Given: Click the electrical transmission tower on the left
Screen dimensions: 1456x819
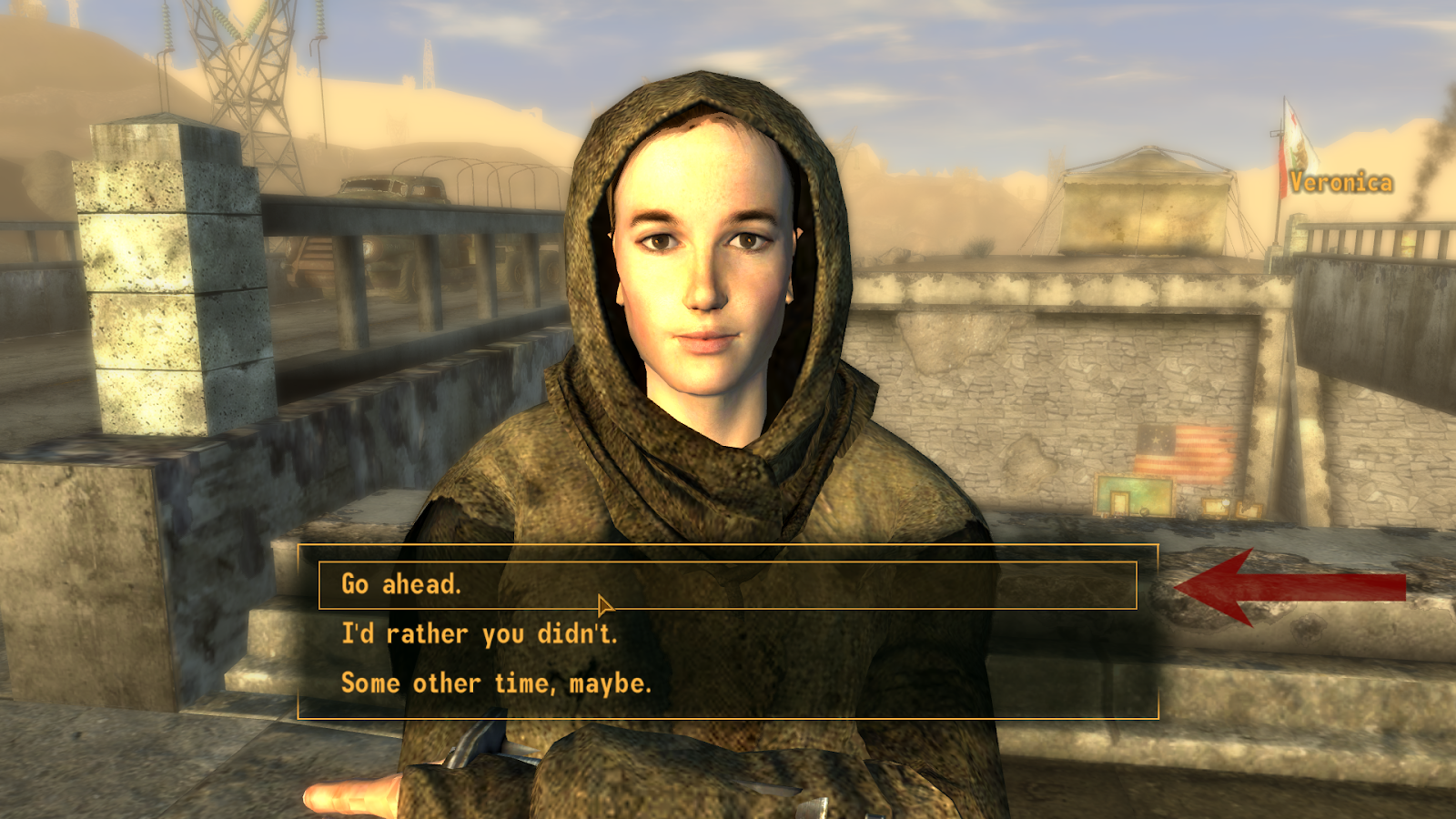Looking at the screenshot, I should pos(246,82).
